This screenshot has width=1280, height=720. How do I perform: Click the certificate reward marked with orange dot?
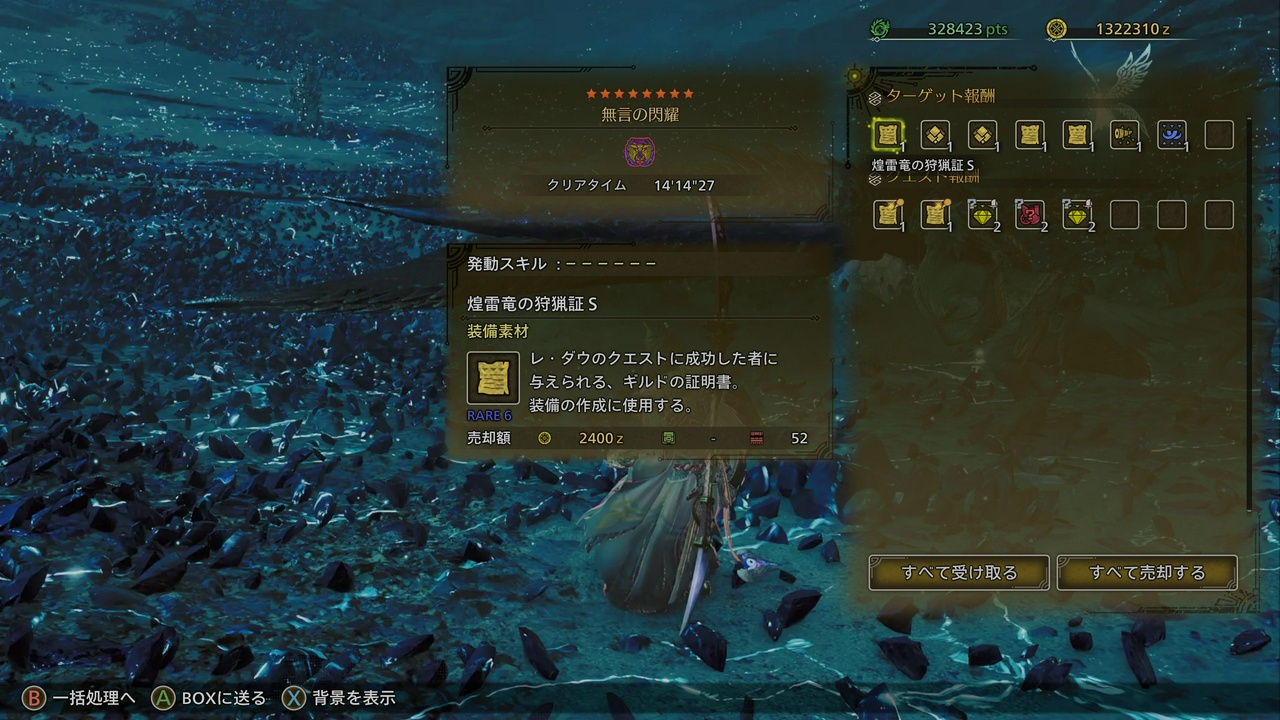click(889, 214)
